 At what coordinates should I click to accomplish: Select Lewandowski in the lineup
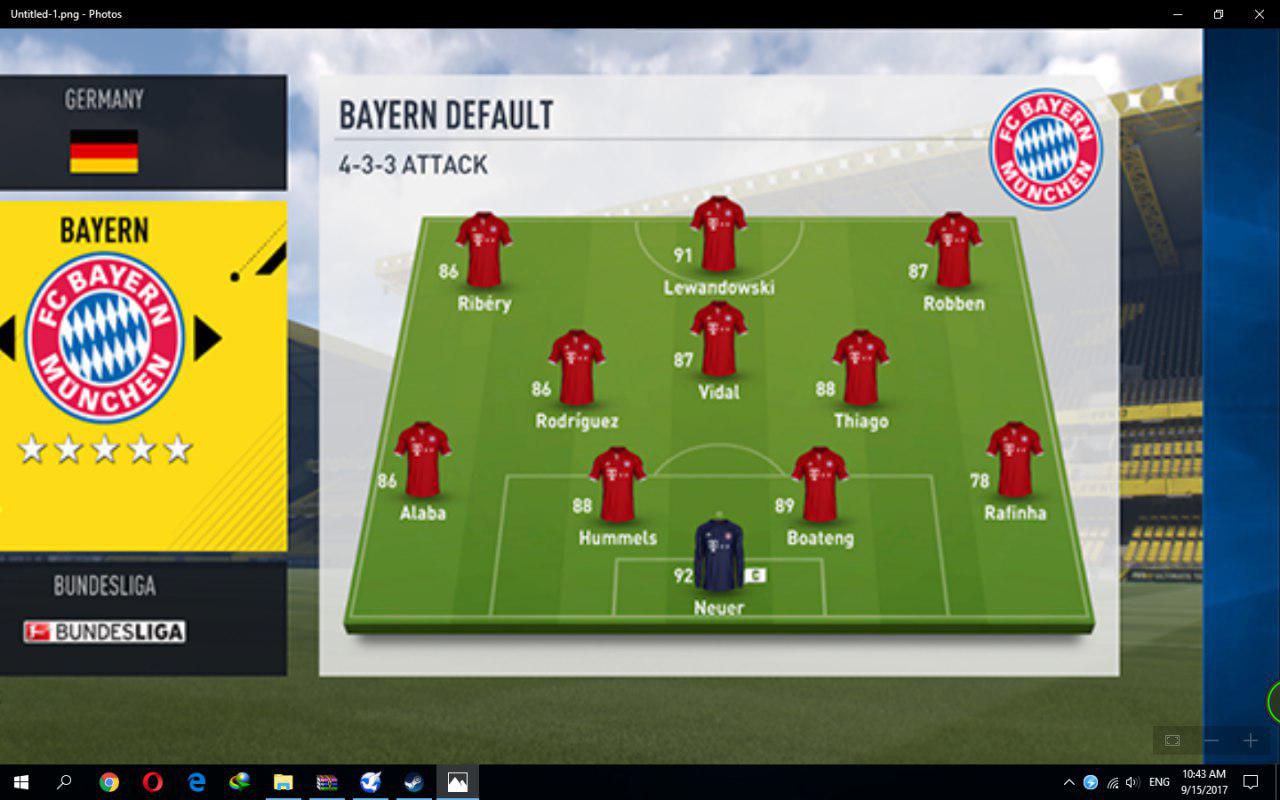(718, 235)
